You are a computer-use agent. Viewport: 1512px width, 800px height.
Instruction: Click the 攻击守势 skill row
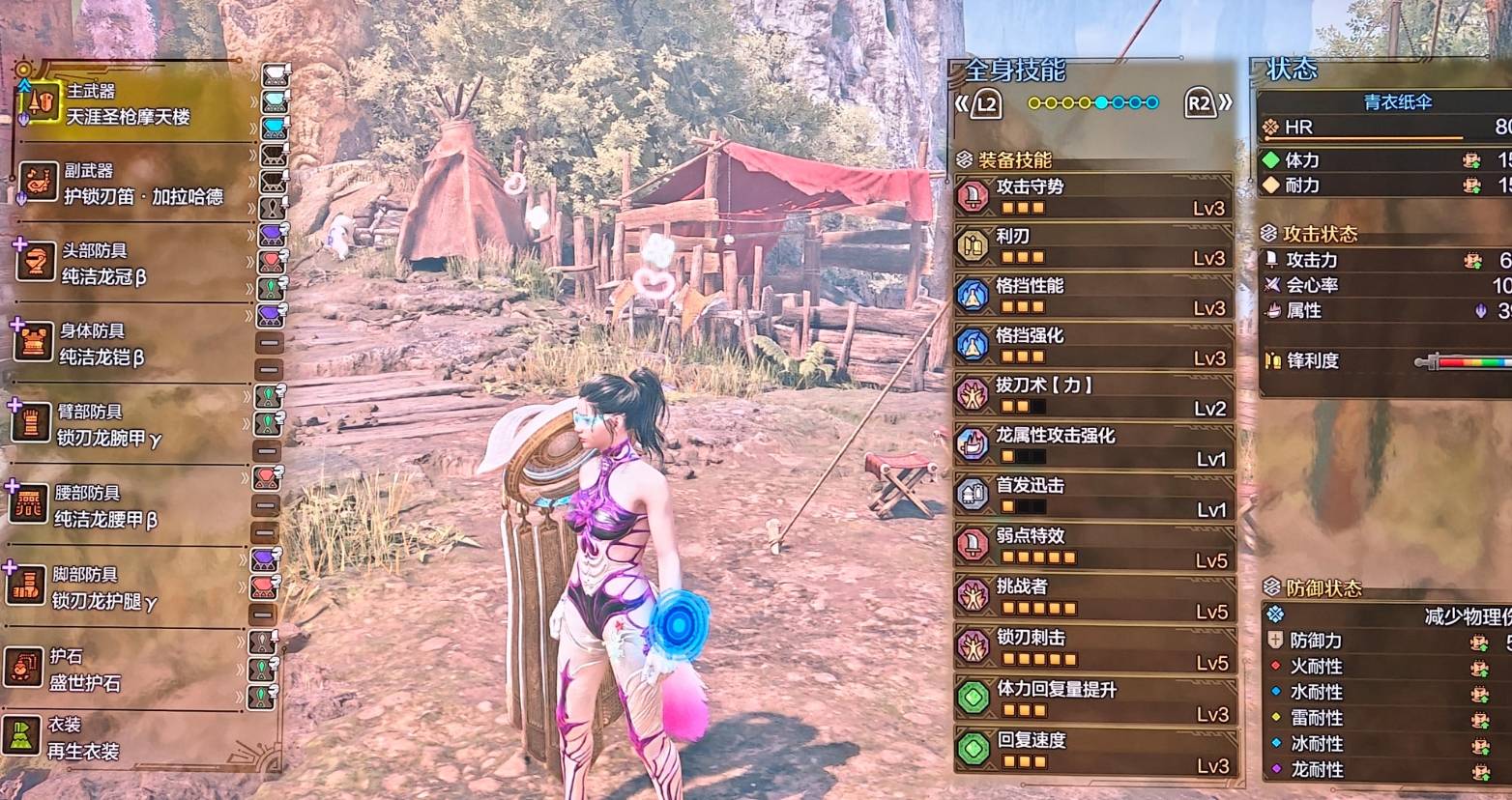tap(1093, 196)
